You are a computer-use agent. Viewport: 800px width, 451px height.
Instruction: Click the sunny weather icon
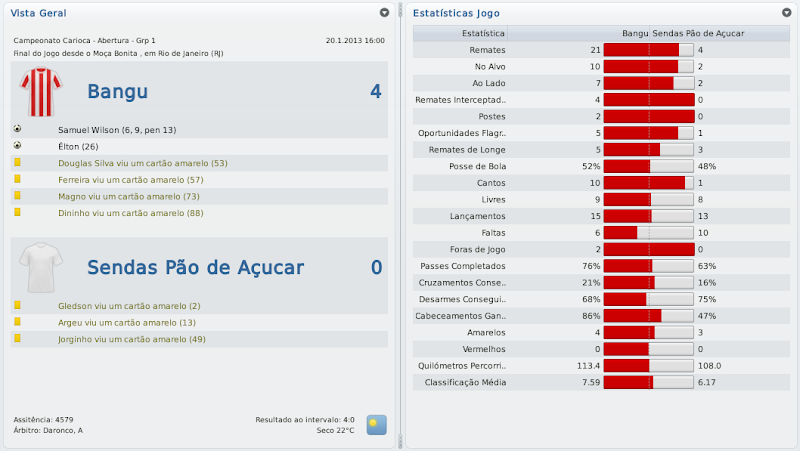376,424
